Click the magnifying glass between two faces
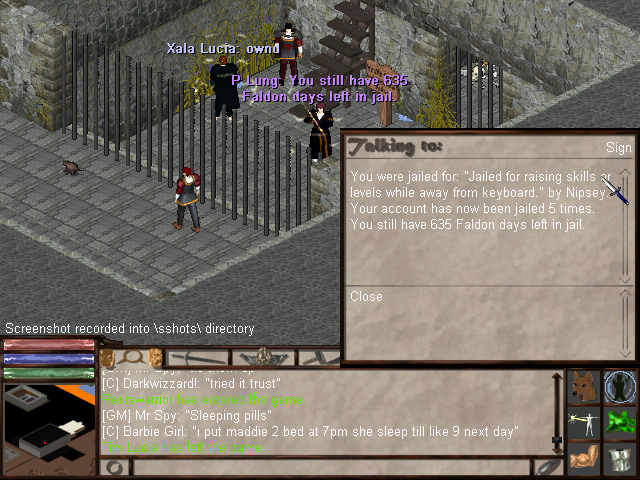This screenshot has width=640, height=480. (x=131, y=357)
